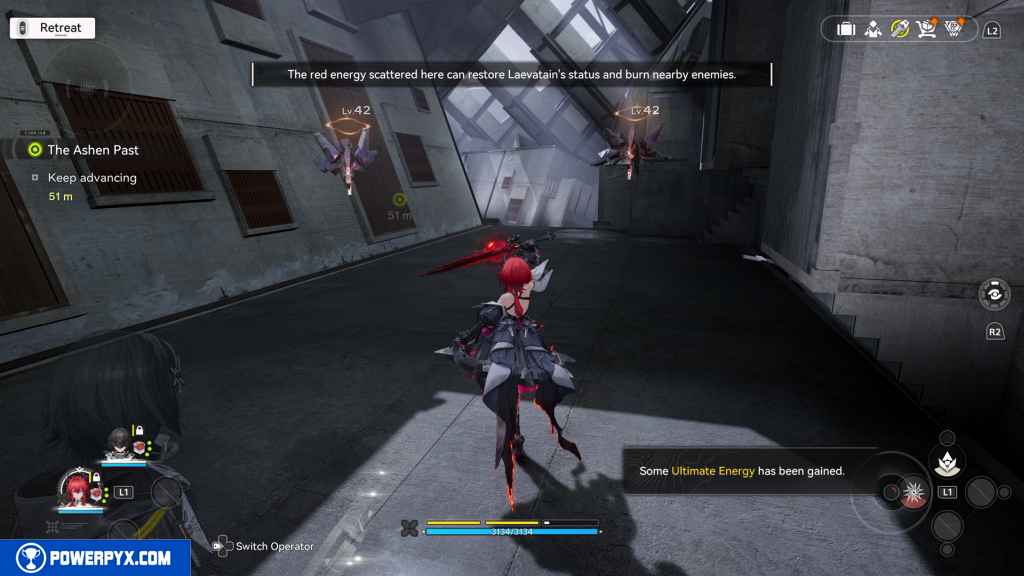Switch to the dark-haired operator portrait

[118, 441]
